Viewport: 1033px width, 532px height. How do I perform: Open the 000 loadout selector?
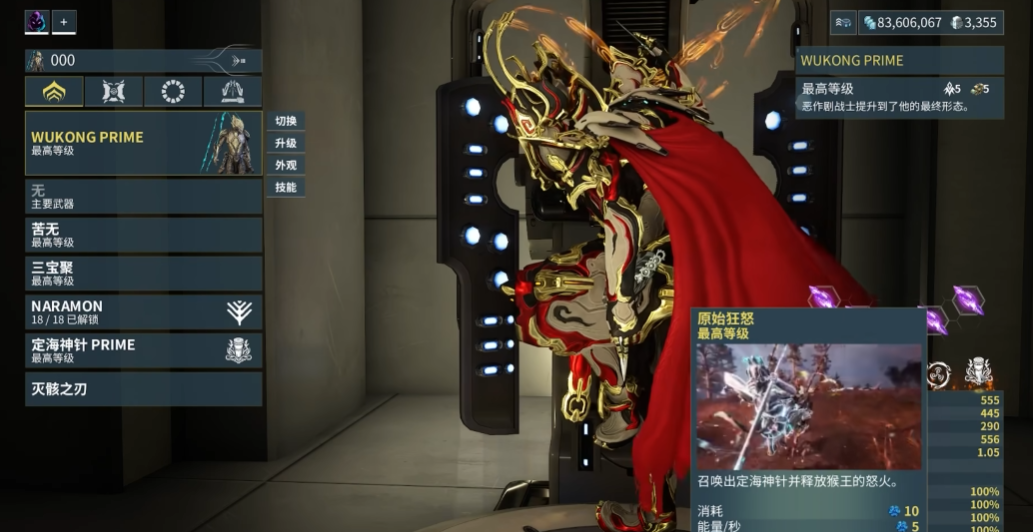(x=143, y=61)
